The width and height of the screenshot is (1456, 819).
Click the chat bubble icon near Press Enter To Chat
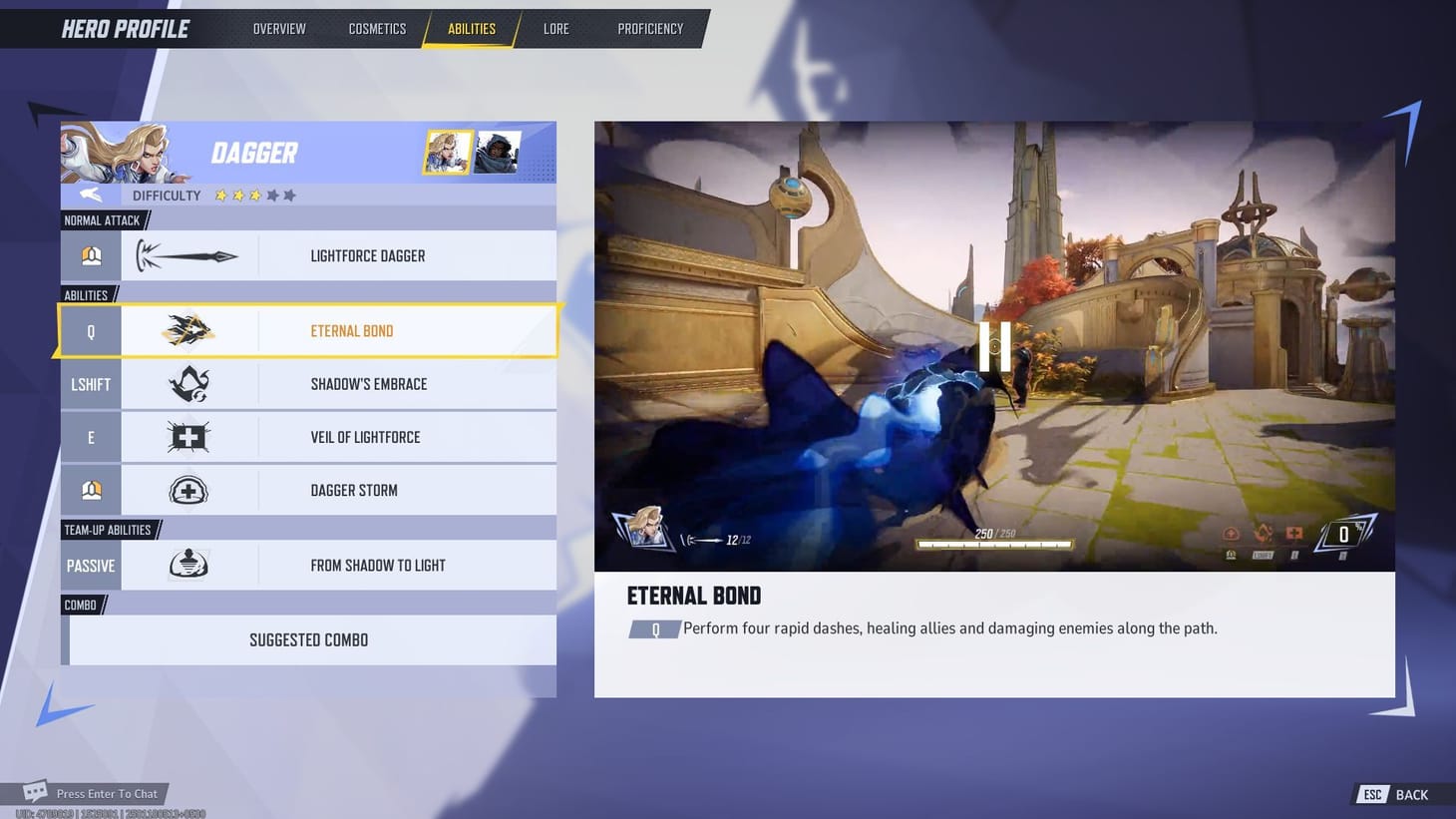[x=36, y=790]
